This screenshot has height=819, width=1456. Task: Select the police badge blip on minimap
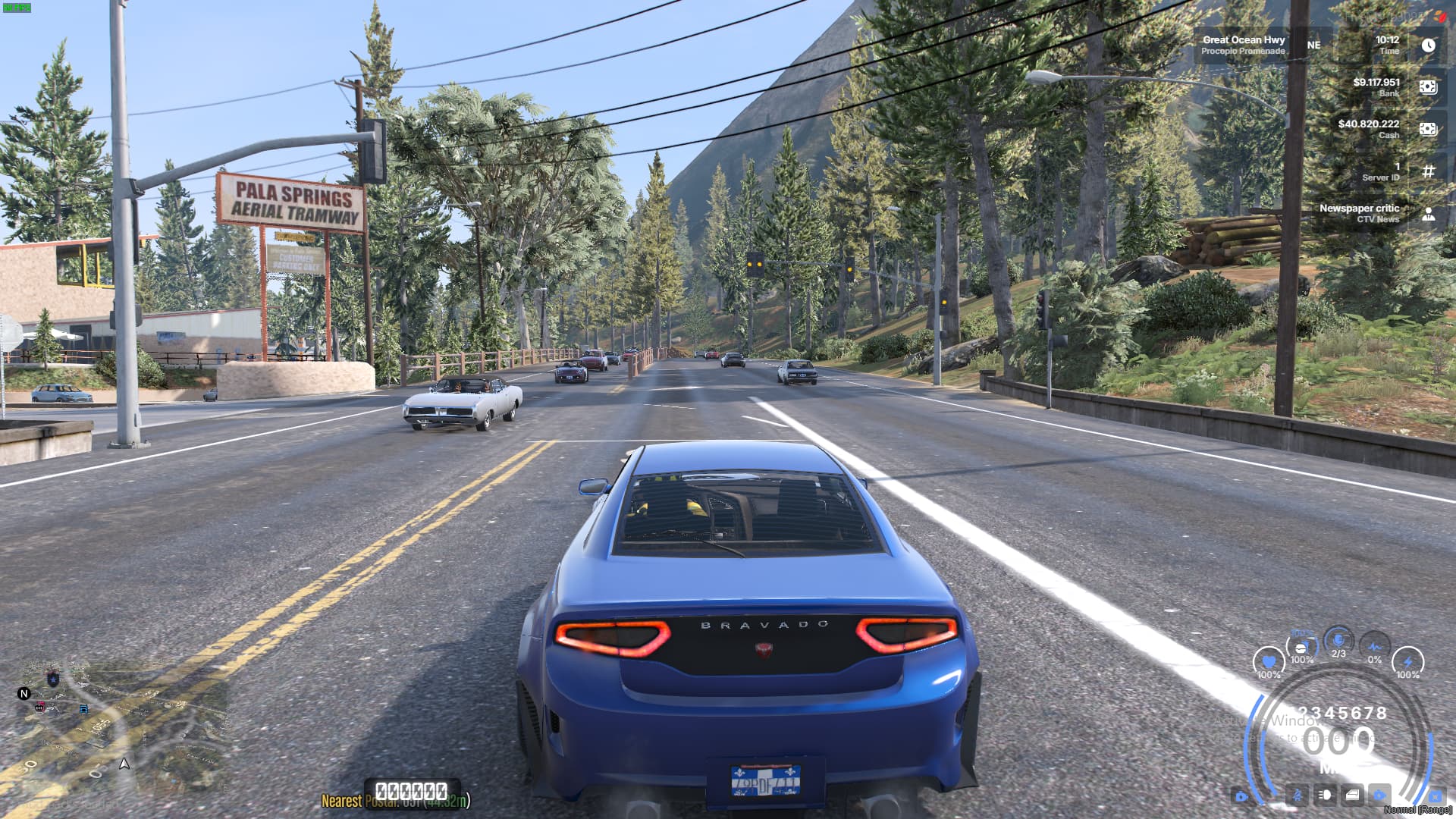[x=53, y=678]
